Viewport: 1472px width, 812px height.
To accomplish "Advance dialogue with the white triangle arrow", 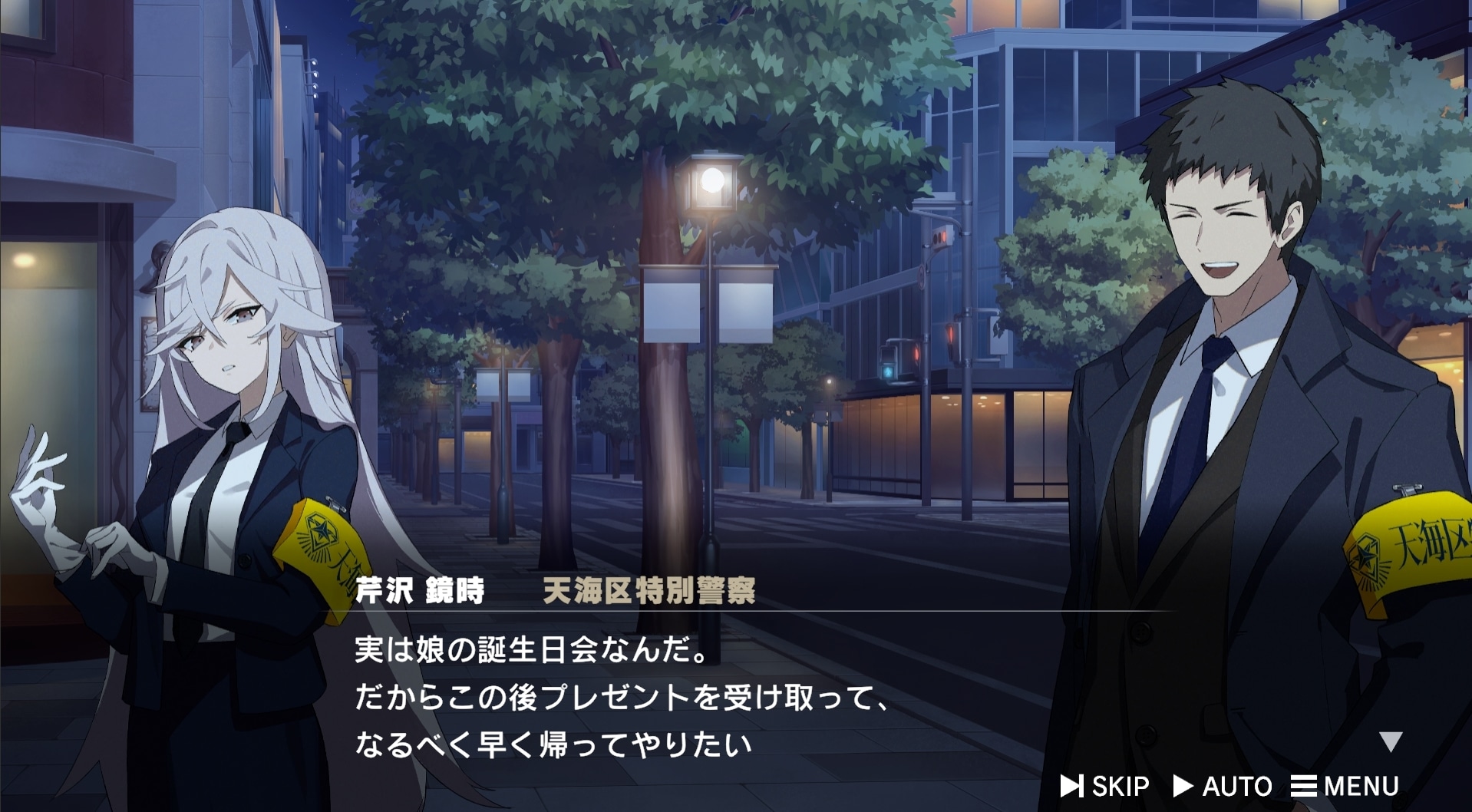I will [x=1391, y=741].
